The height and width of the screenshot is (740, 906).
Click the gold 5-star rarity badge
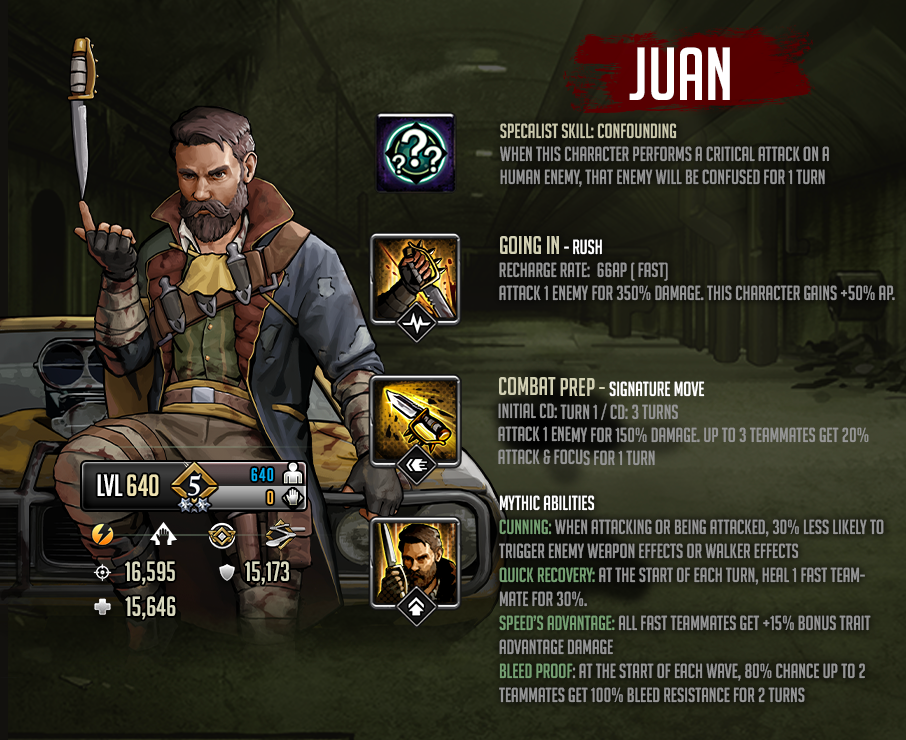coord(195,489)
